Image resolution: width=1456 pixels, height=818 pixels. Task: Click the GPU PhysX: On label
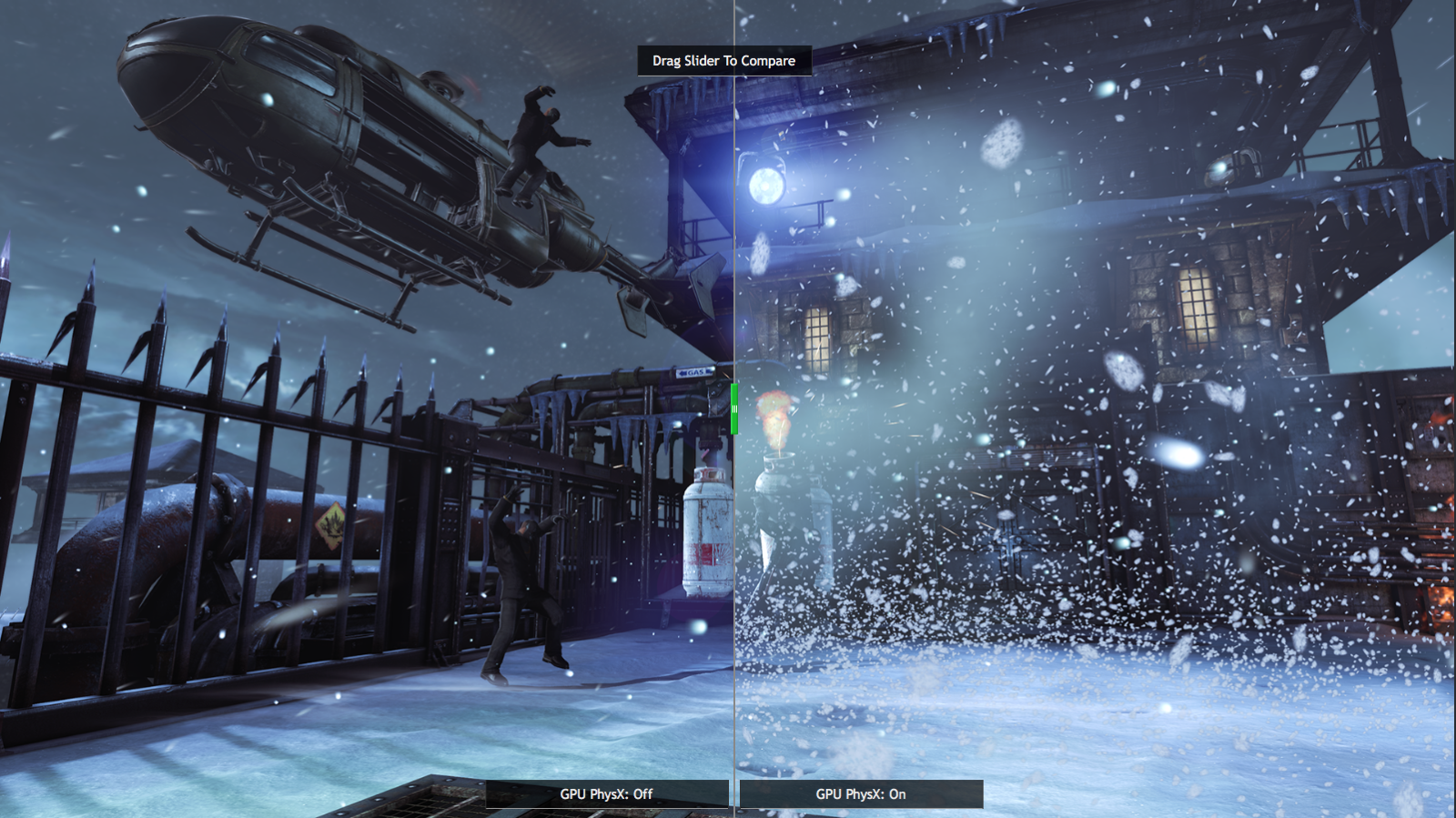coord(859,793)
